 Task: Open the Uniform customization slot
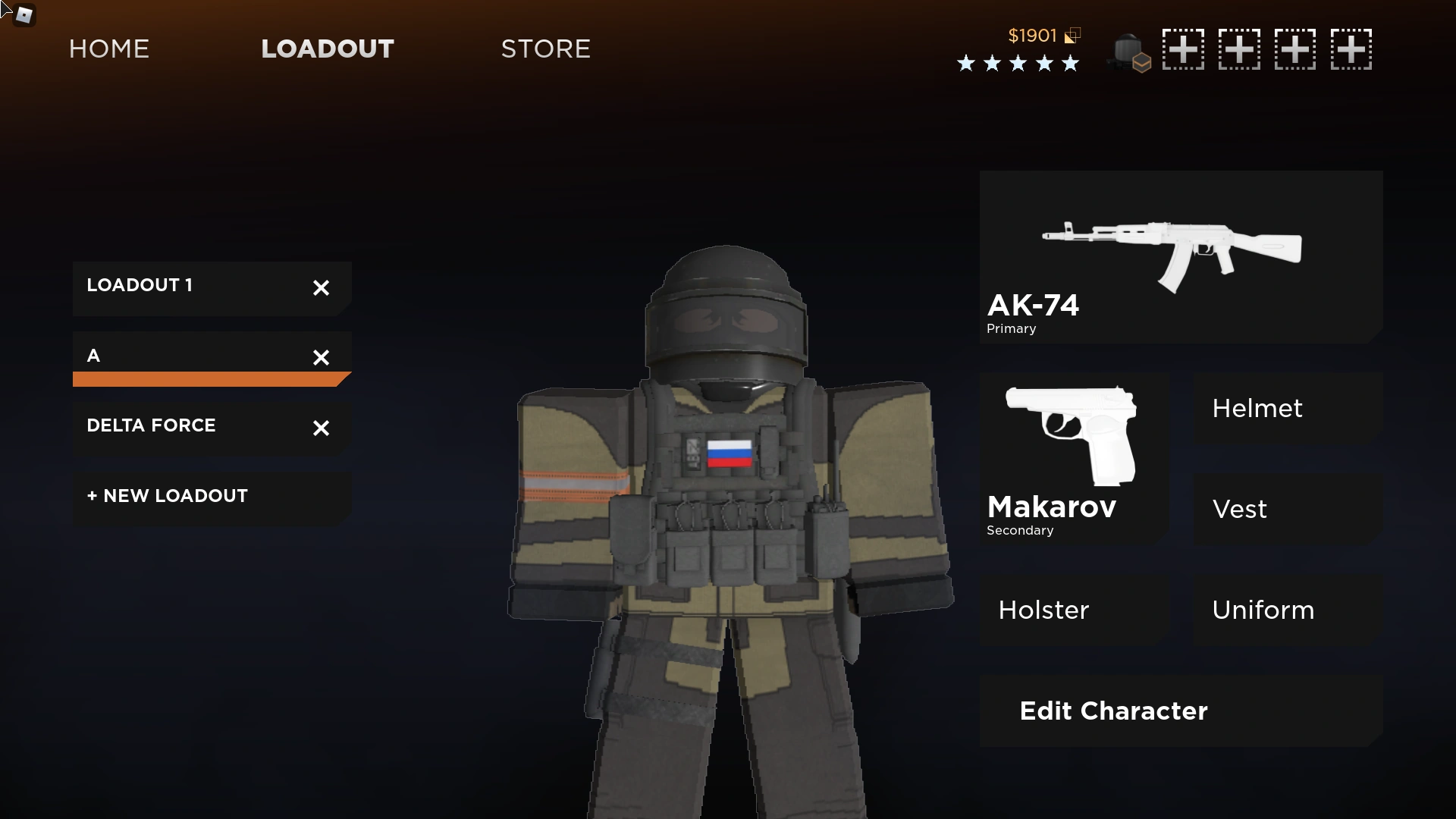pos(1263,610)
